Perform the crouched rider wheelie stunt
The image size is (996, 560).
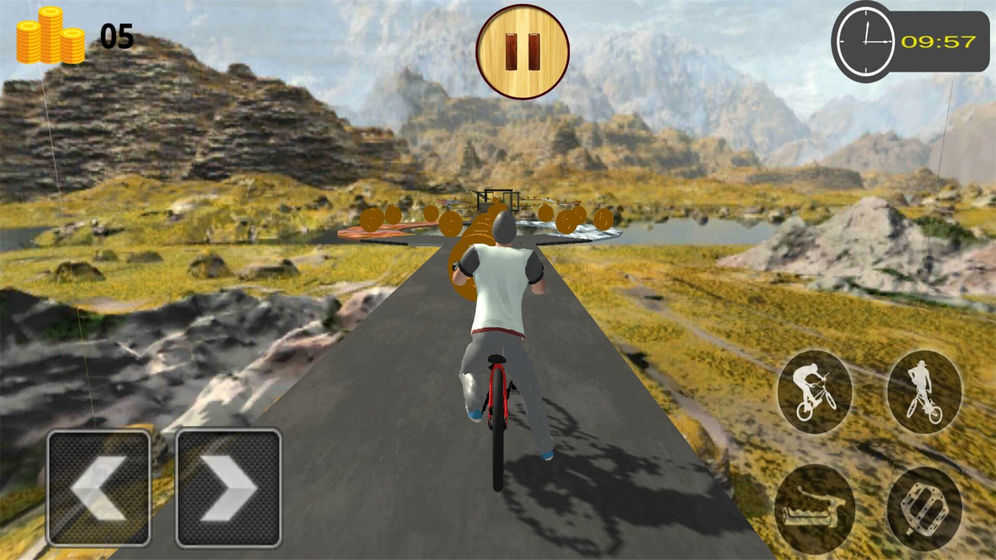(x=814, y=391)
